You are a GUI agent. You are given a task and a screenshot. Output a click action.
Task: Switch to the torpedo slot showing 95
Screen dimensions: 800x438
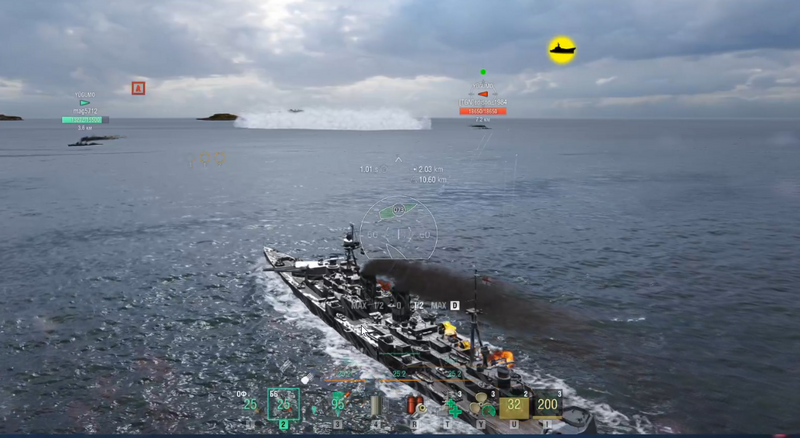pyautogui.click(x=338, y=404)
